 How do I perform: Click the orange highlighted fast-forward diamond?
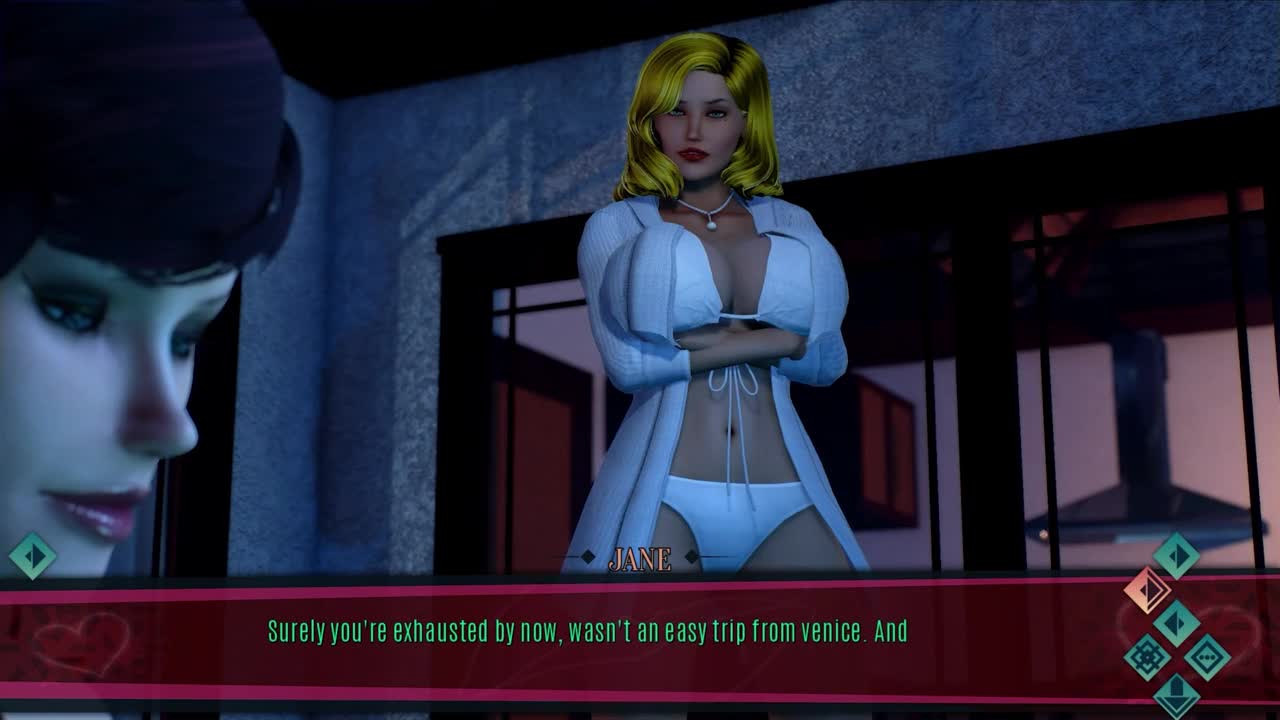pos(1147,590)
